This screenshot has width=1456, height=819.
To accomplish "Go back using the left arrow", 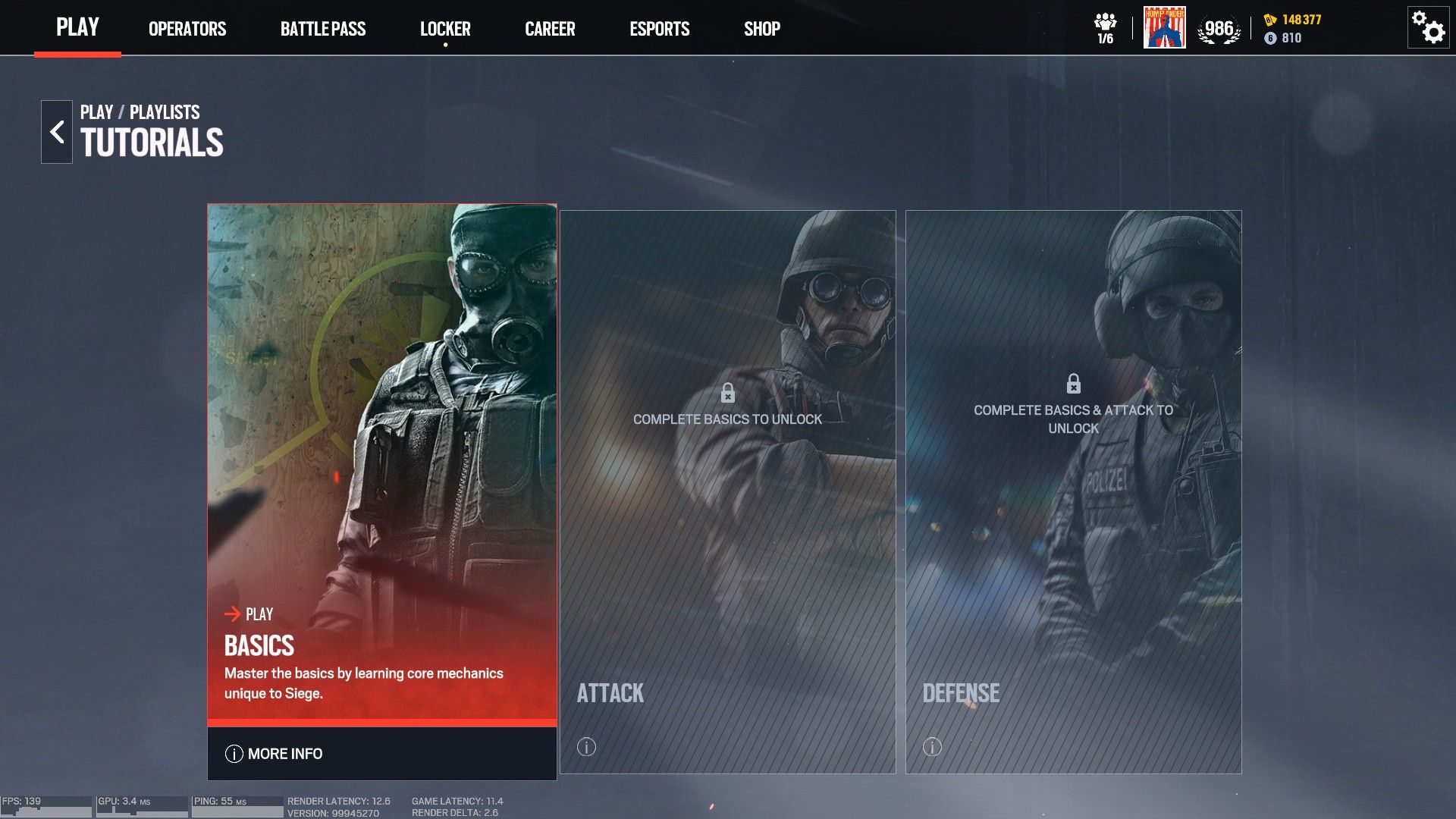I will (x=56, y=130).
